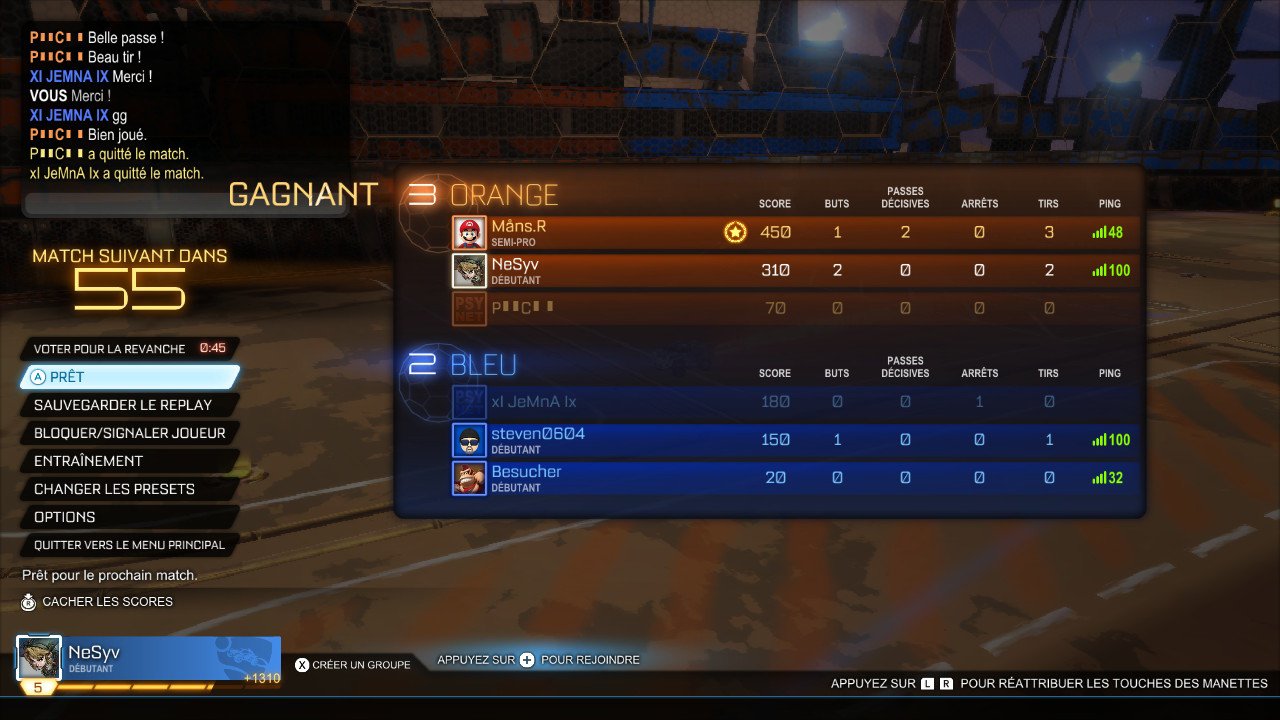This screenshot has height=720, width=1280.
Task: Click the Bleu team header to collapse it
Action: [482, 365]
